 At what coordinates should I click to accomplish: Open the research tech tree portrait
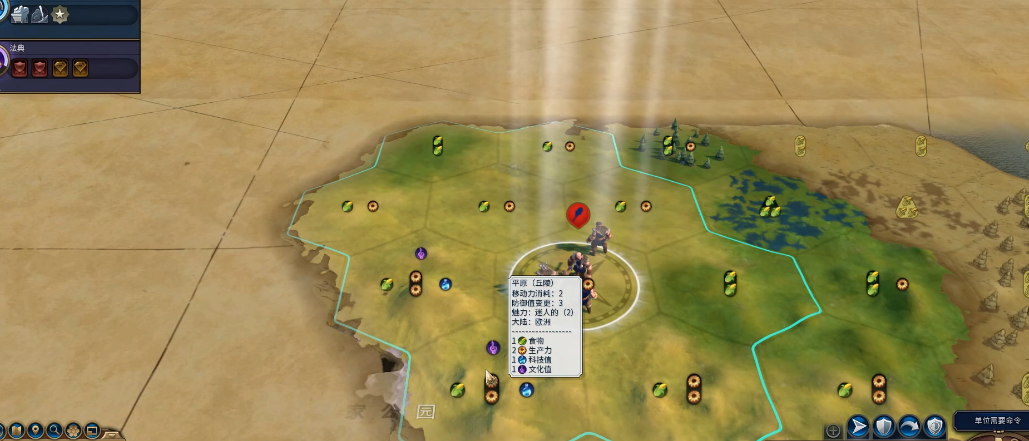pos(3,9)
